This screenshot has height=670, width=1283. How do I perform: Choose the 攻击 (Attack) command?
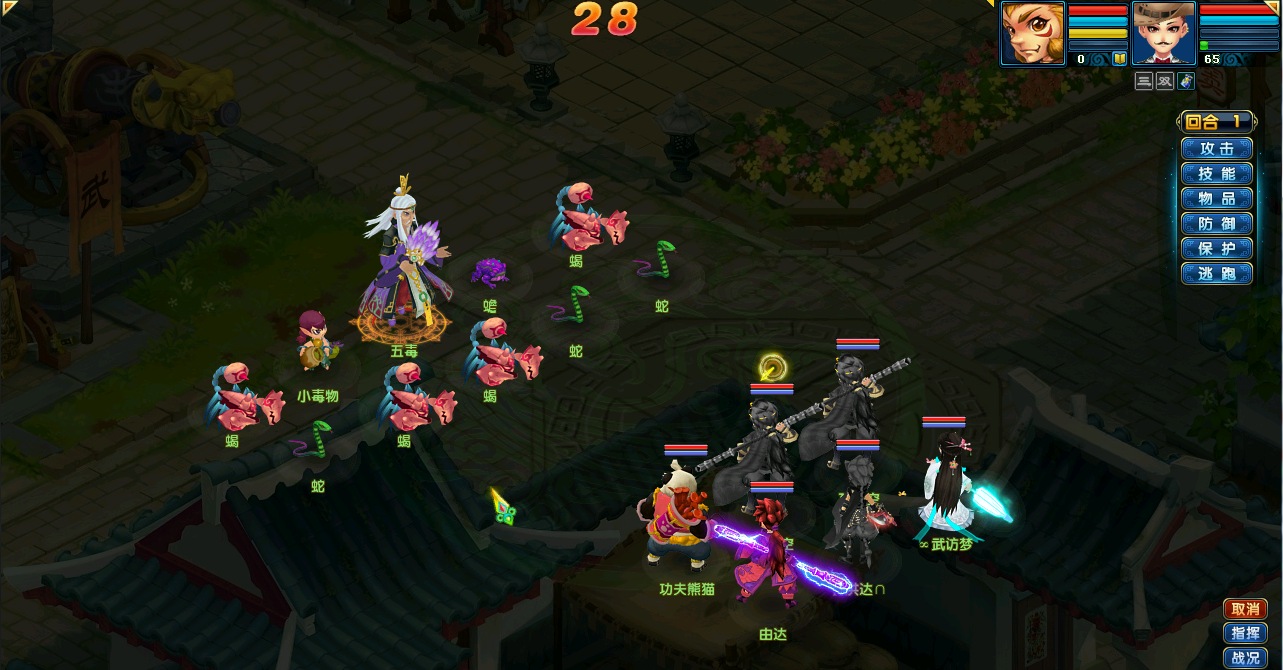click(x=1216, y=149)
